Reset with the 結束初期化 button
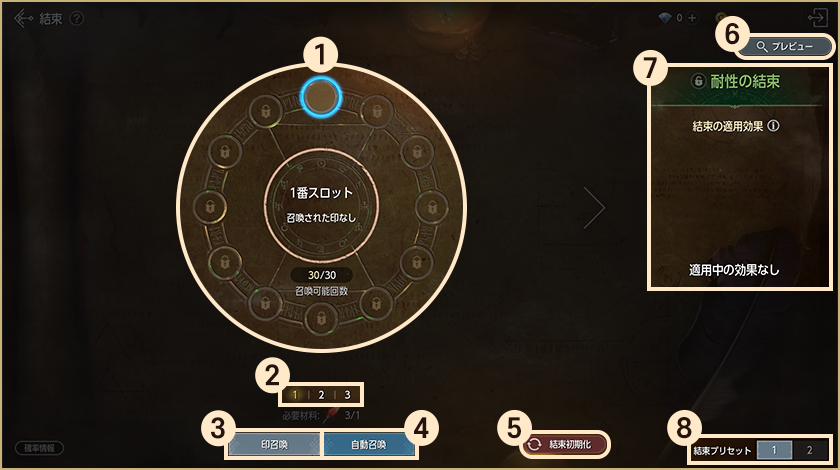This screenshot has width=840, height=470. pos(565,444)
